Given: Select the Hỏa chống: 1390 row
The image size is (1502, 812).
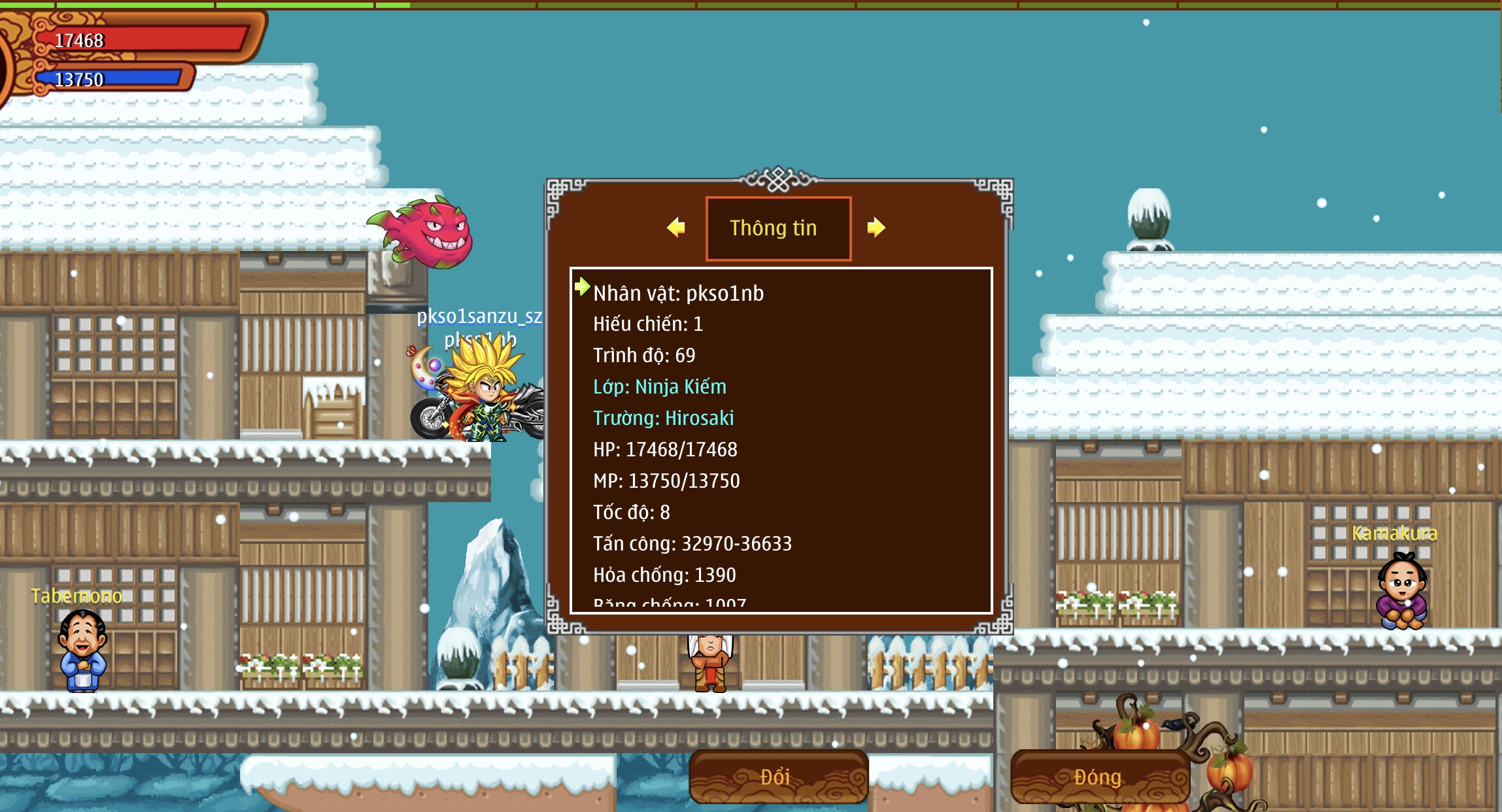Looking at the screenshot, I should 664,575.
